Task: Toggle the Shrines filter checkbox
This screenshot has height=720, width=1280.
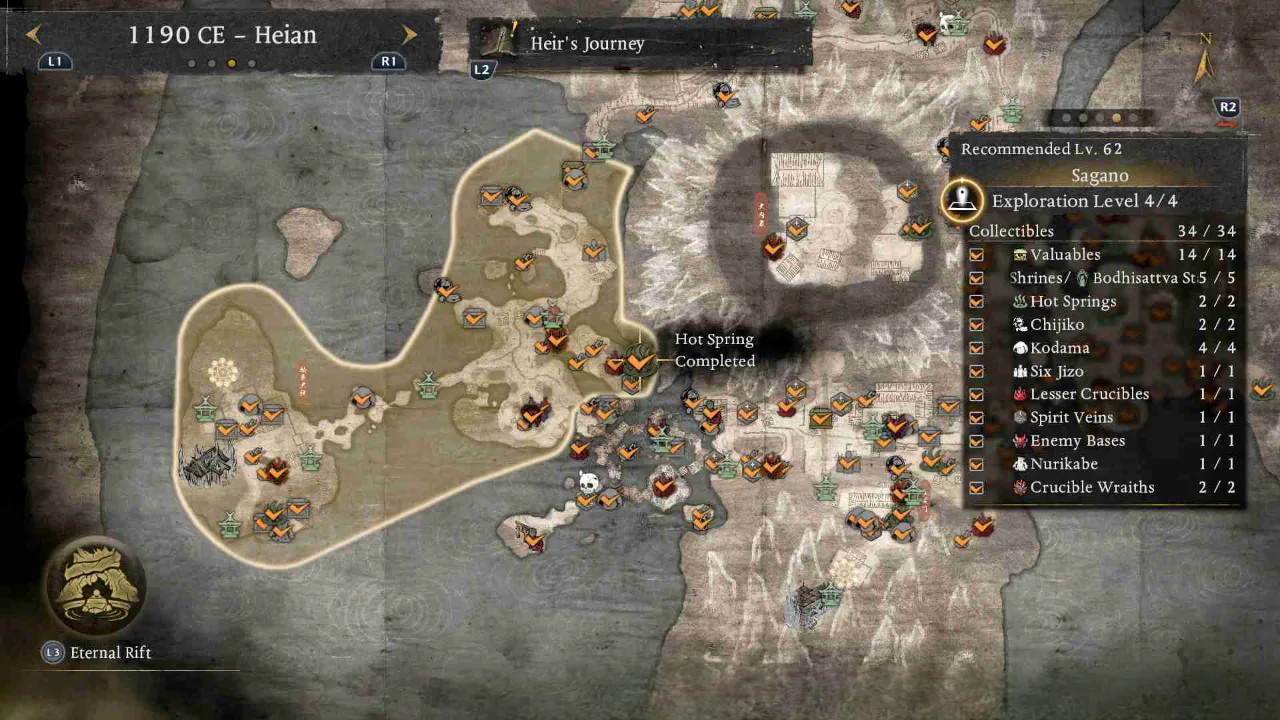Action: 976,278
